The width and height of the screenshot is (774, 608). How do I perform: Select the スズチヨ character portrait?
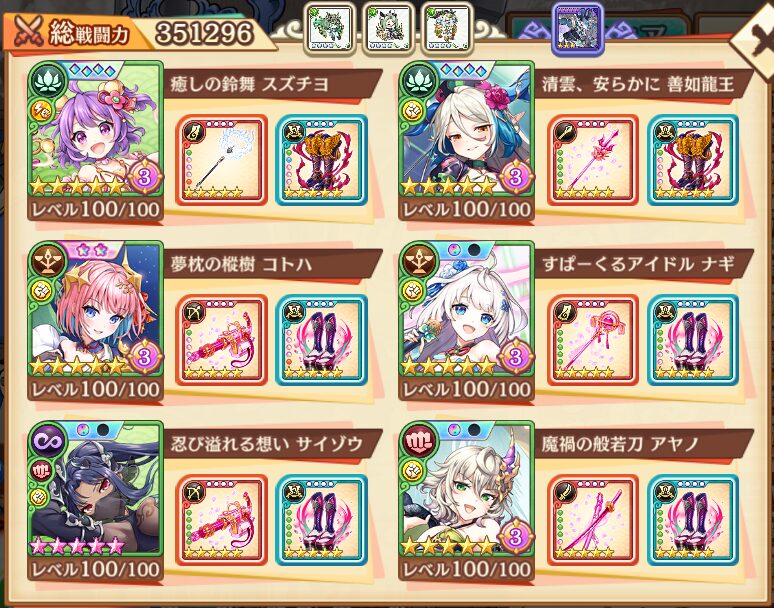tap(96, 130)
